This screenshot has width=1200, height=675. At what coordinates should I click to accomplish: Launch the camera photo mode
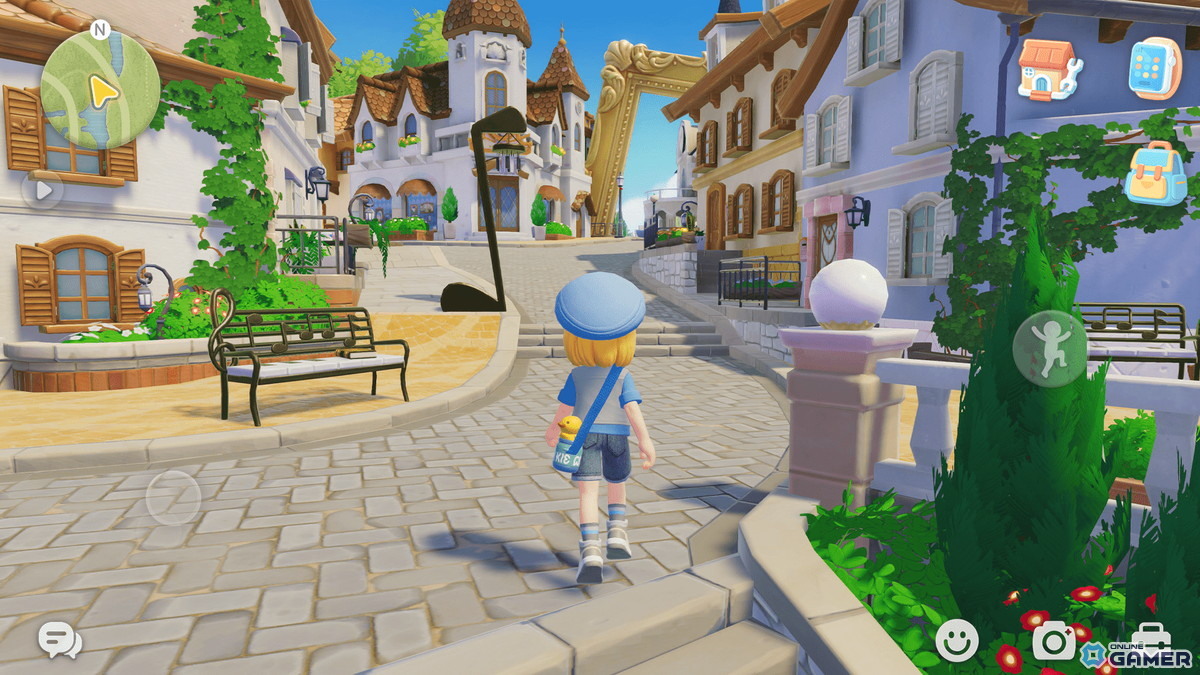coord(1055,640)
